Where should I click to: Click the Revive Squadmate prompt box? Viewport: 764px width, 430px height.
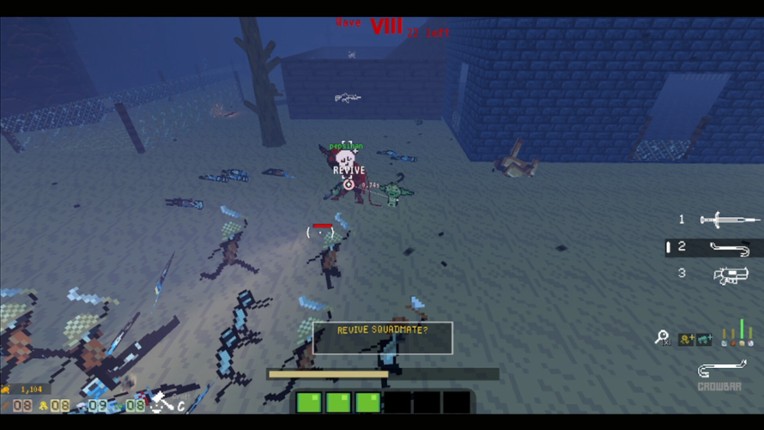click(x=383, y=337)
